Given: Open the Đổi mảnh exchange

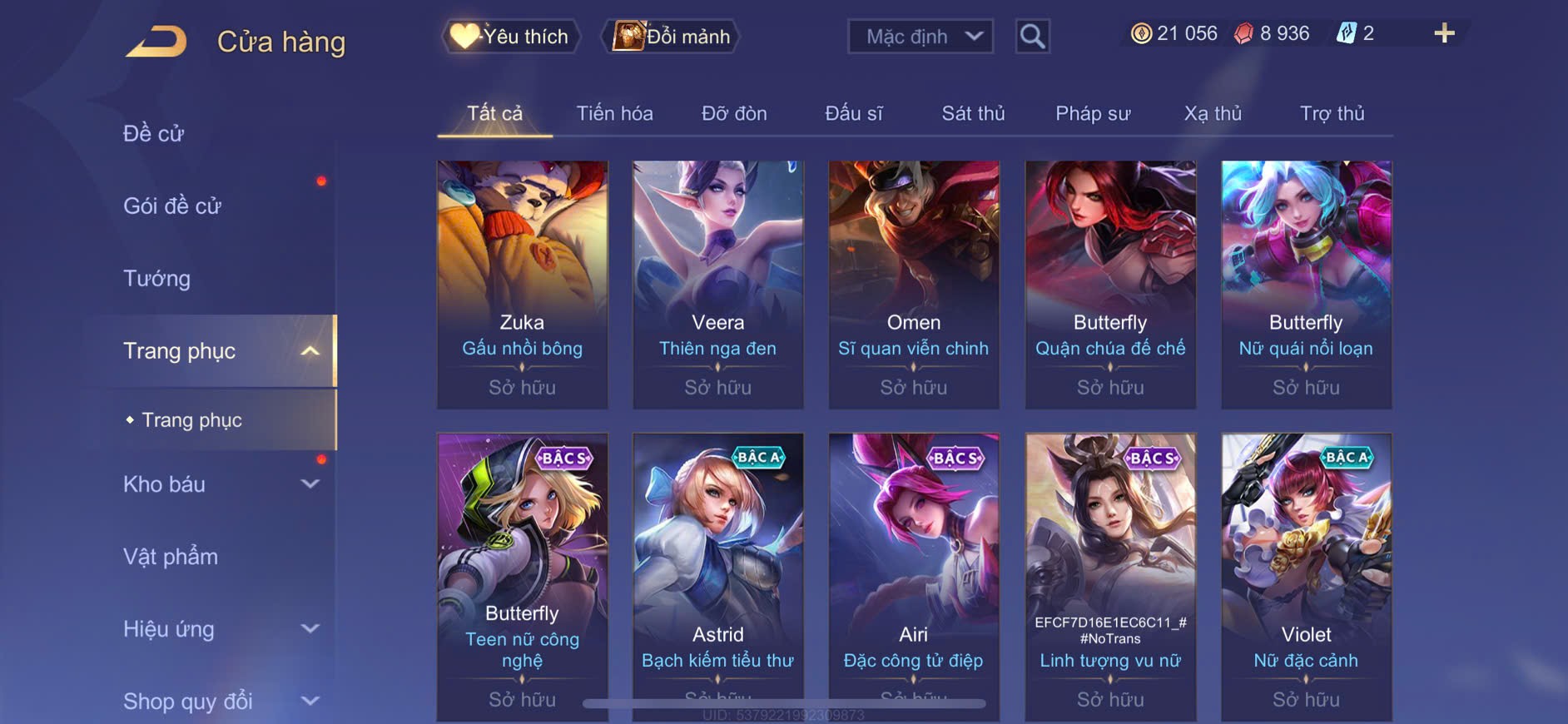Looking at the screenshot, I should [672, 37].
